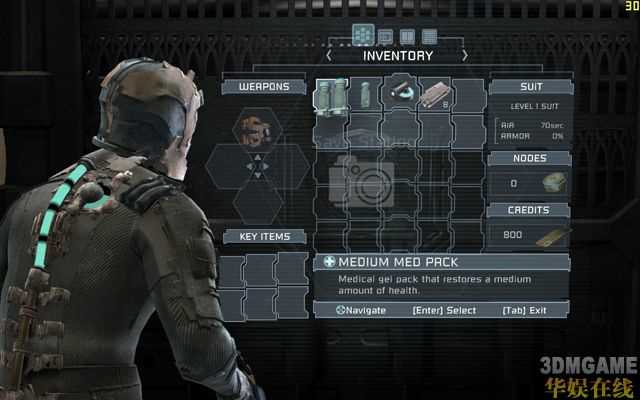Select the Medium Med Pack slot
Screen dimensions: 640x400
331,96
